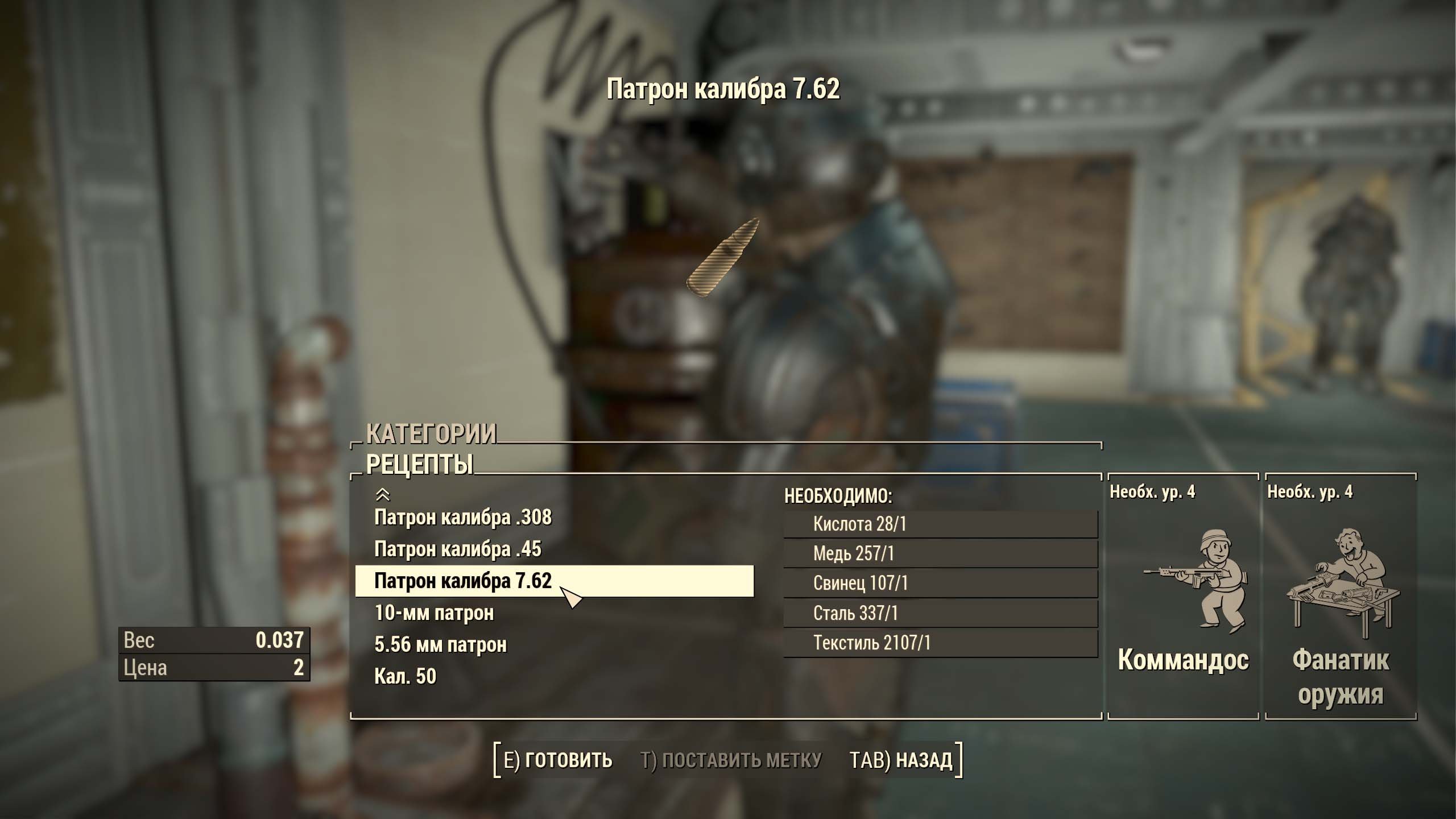Pick the 10-мм патрон recipe

[434, 613]
